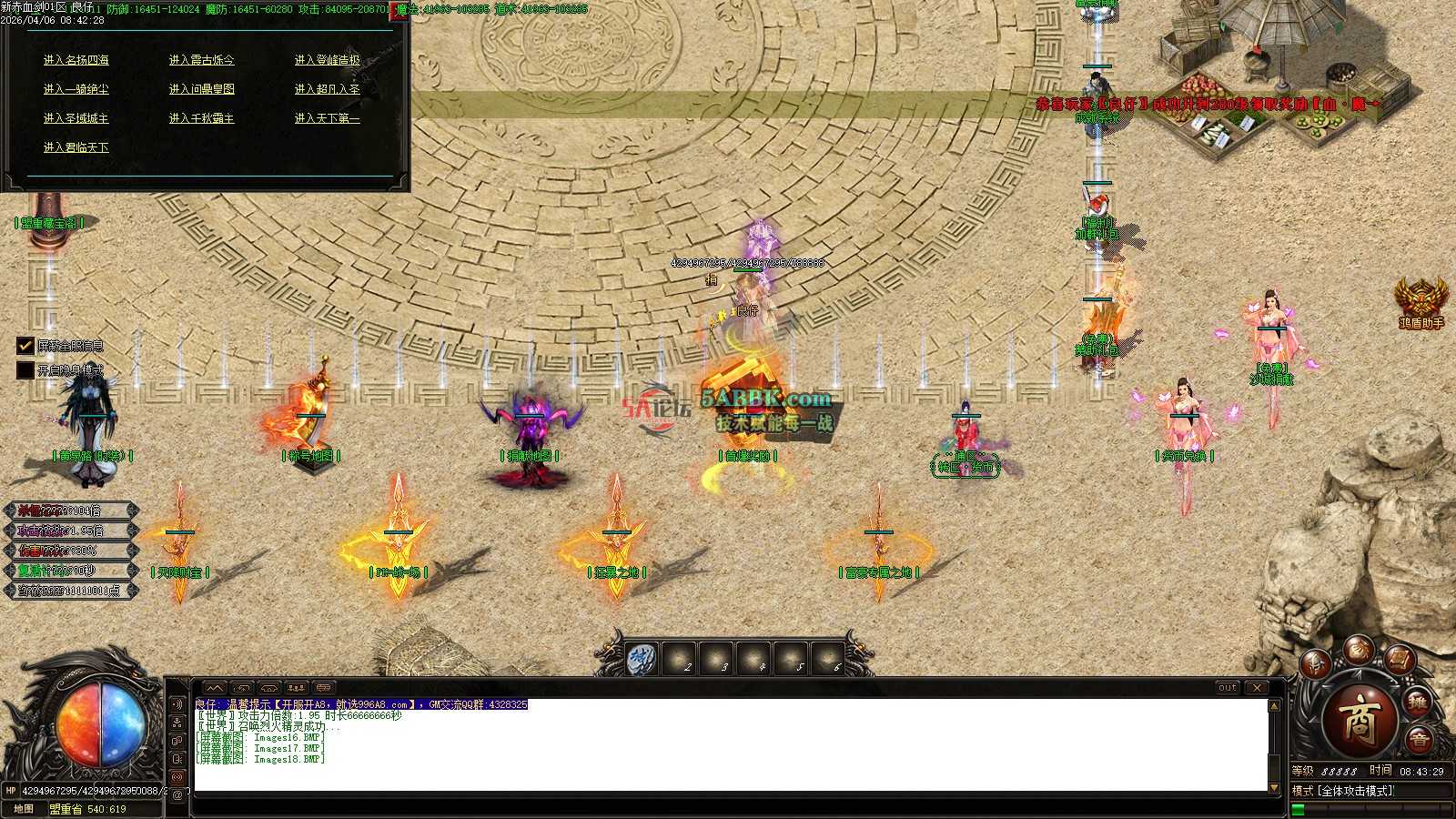Enter 进入君临天下 from the menu

coord(76,147)
